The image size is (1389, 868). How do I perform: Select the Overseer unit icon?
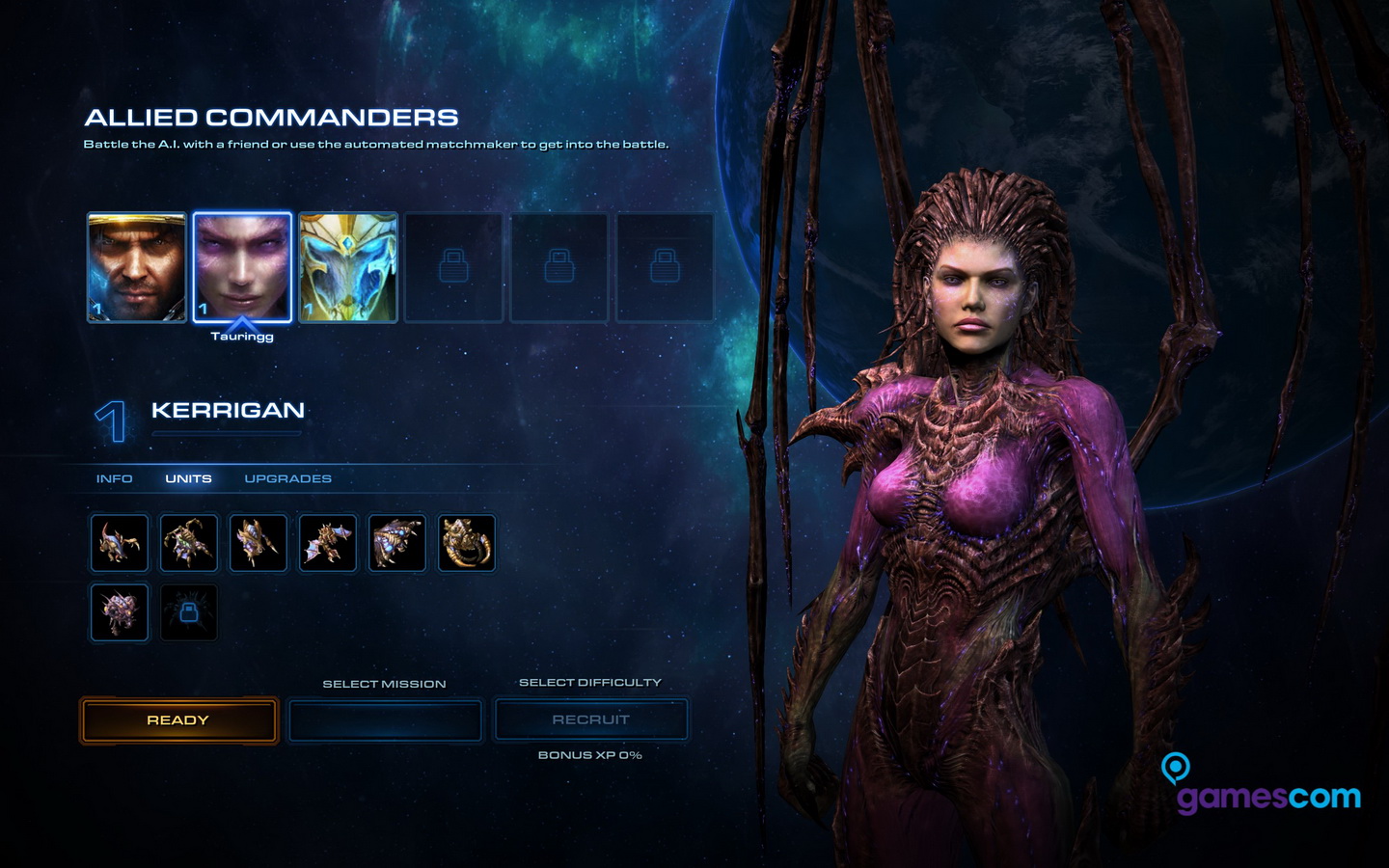tap(120, 612)
